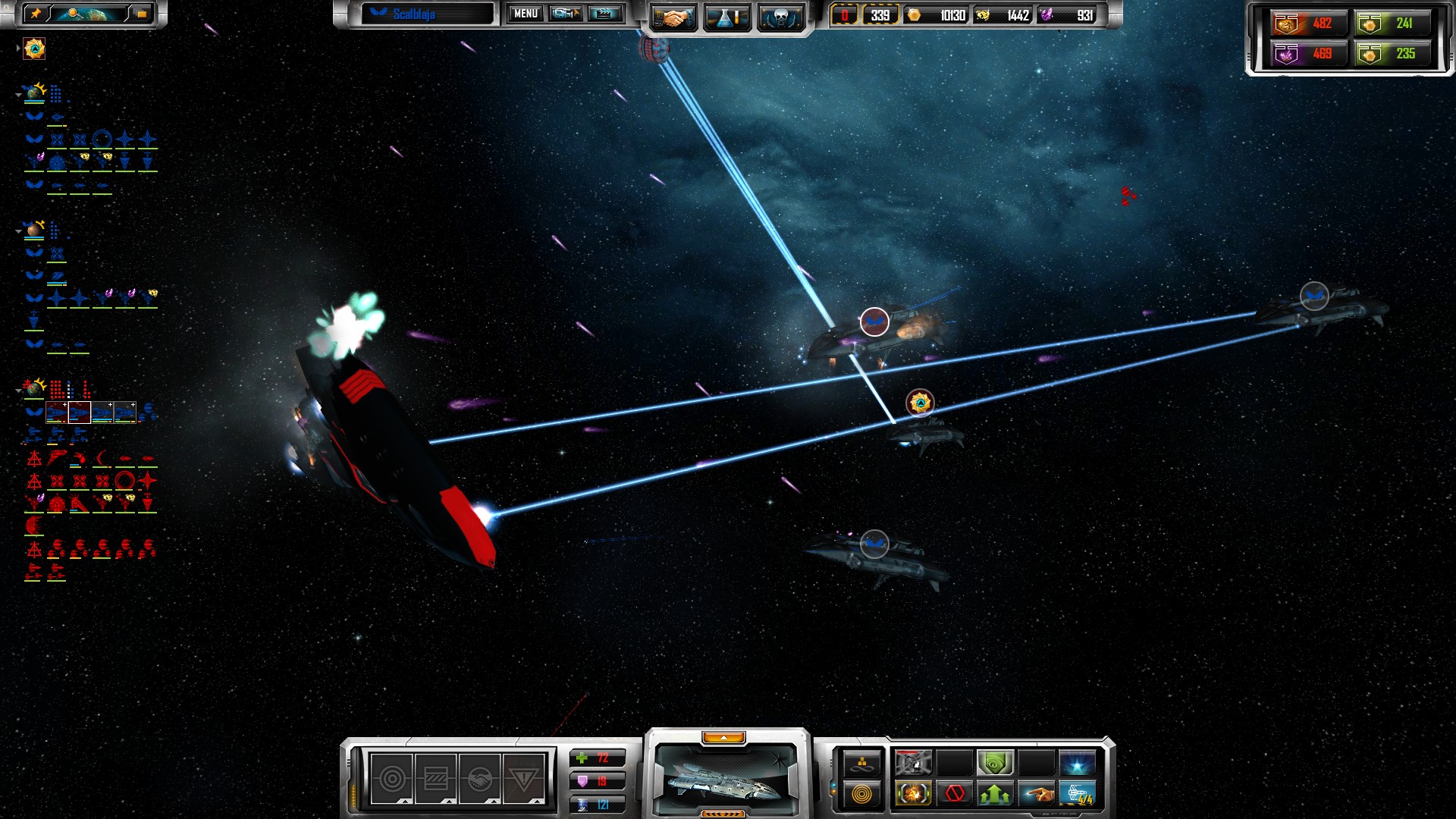Toggle the camera mode button
The image size is (1456, 819).
click(x=565, y=14)
